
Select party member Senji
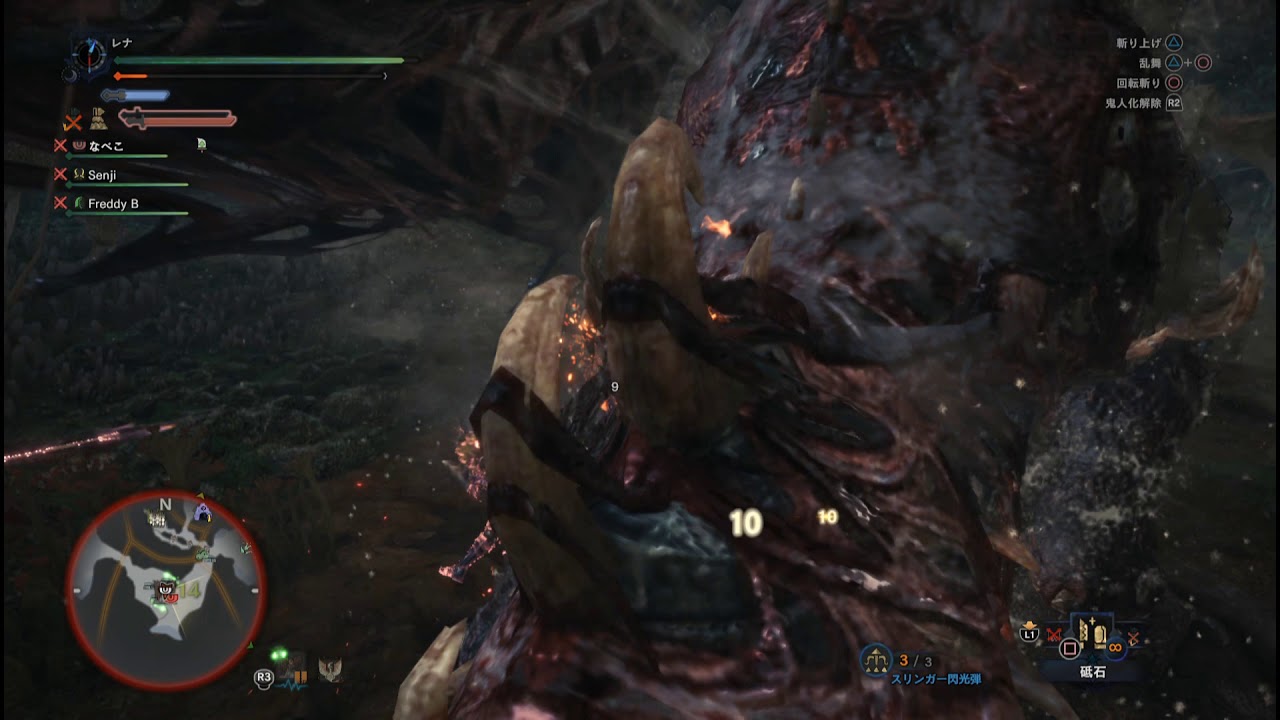[x=102, y=175]
